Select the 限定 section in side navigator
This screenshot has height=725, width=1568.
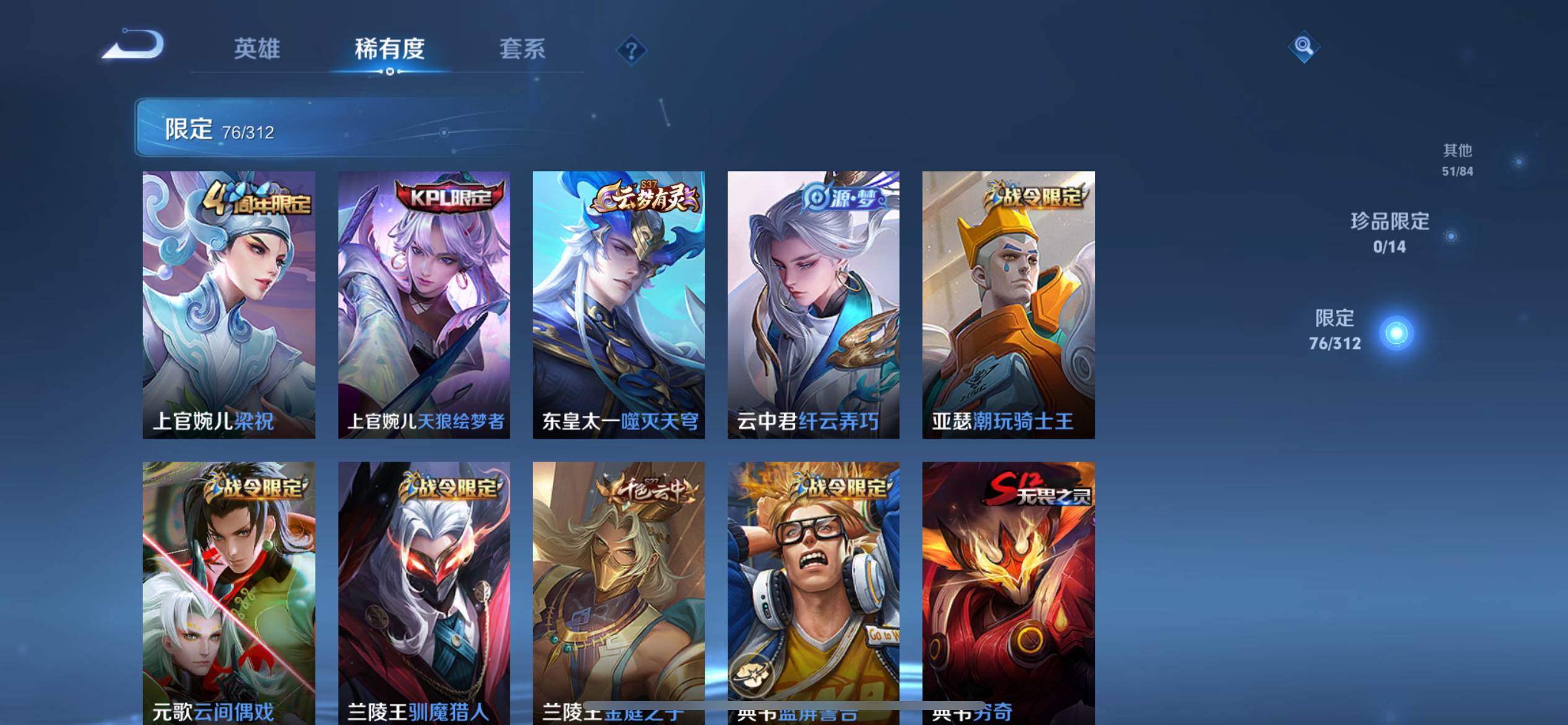click(1335, 330)
